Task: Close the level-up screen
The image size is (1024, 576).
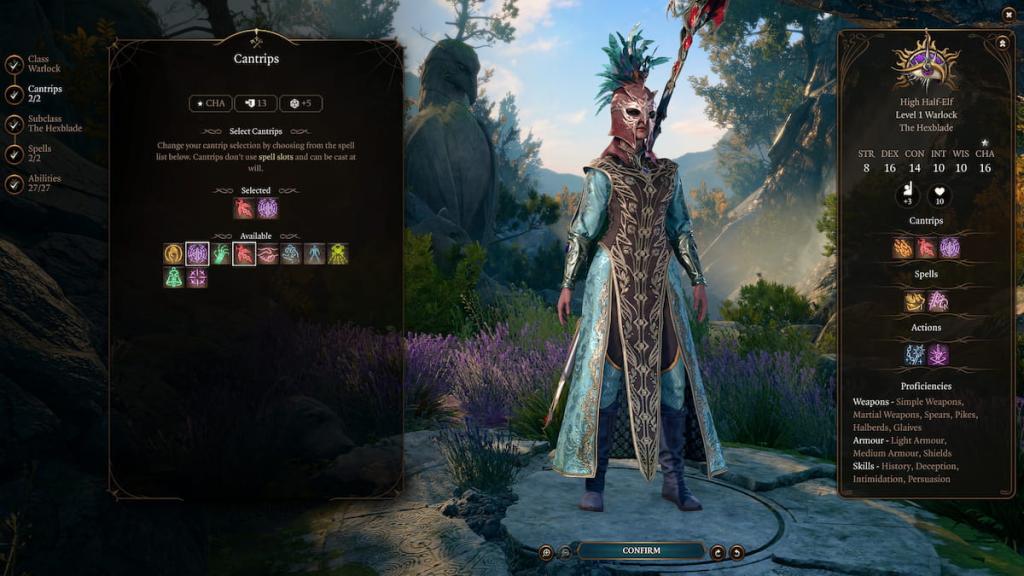Action: point(1008,14)
